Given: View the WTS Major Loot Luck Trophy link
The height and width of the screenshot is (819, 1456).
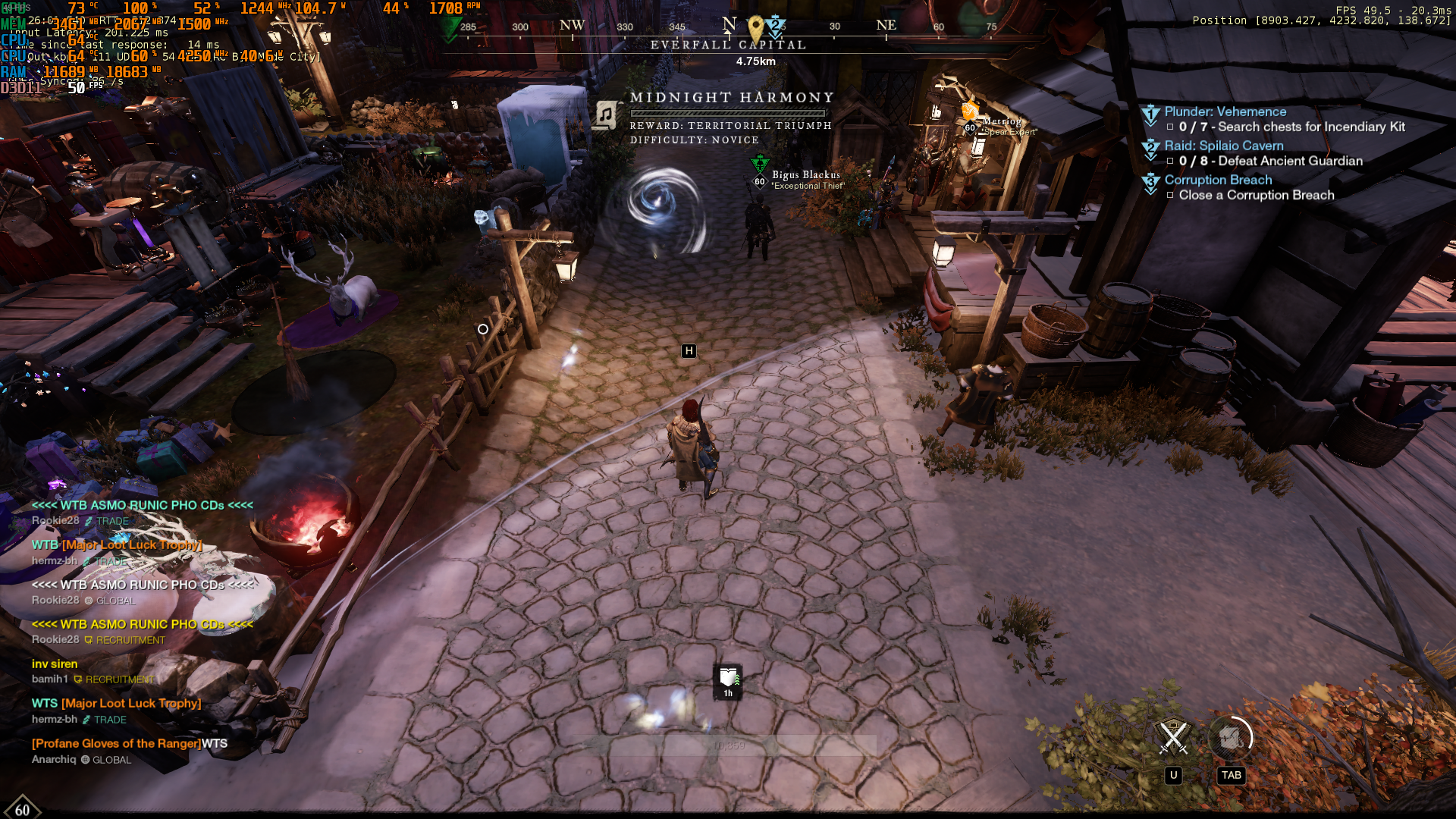Looking at the screenshot, I should 130,703.
